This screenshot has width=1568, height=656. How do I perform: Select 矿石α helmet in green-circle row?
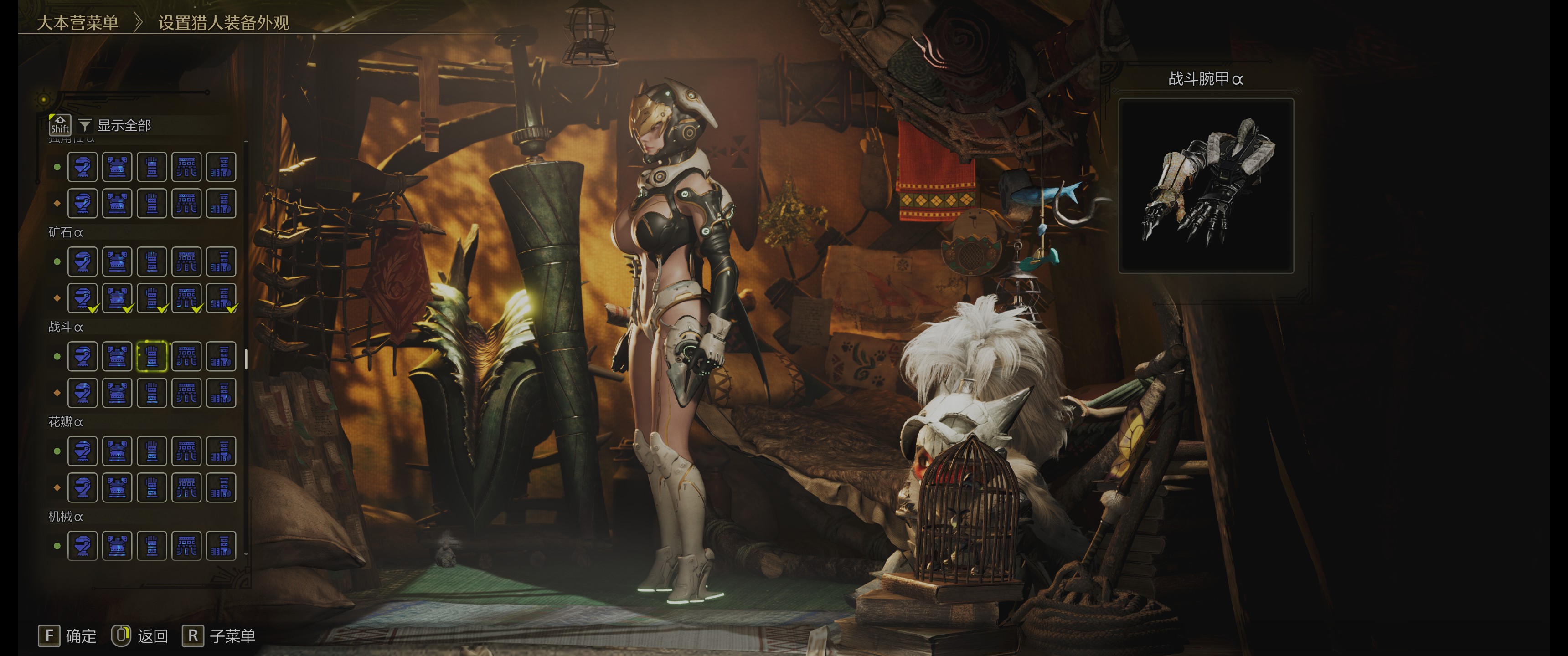[x=82, y=261]
